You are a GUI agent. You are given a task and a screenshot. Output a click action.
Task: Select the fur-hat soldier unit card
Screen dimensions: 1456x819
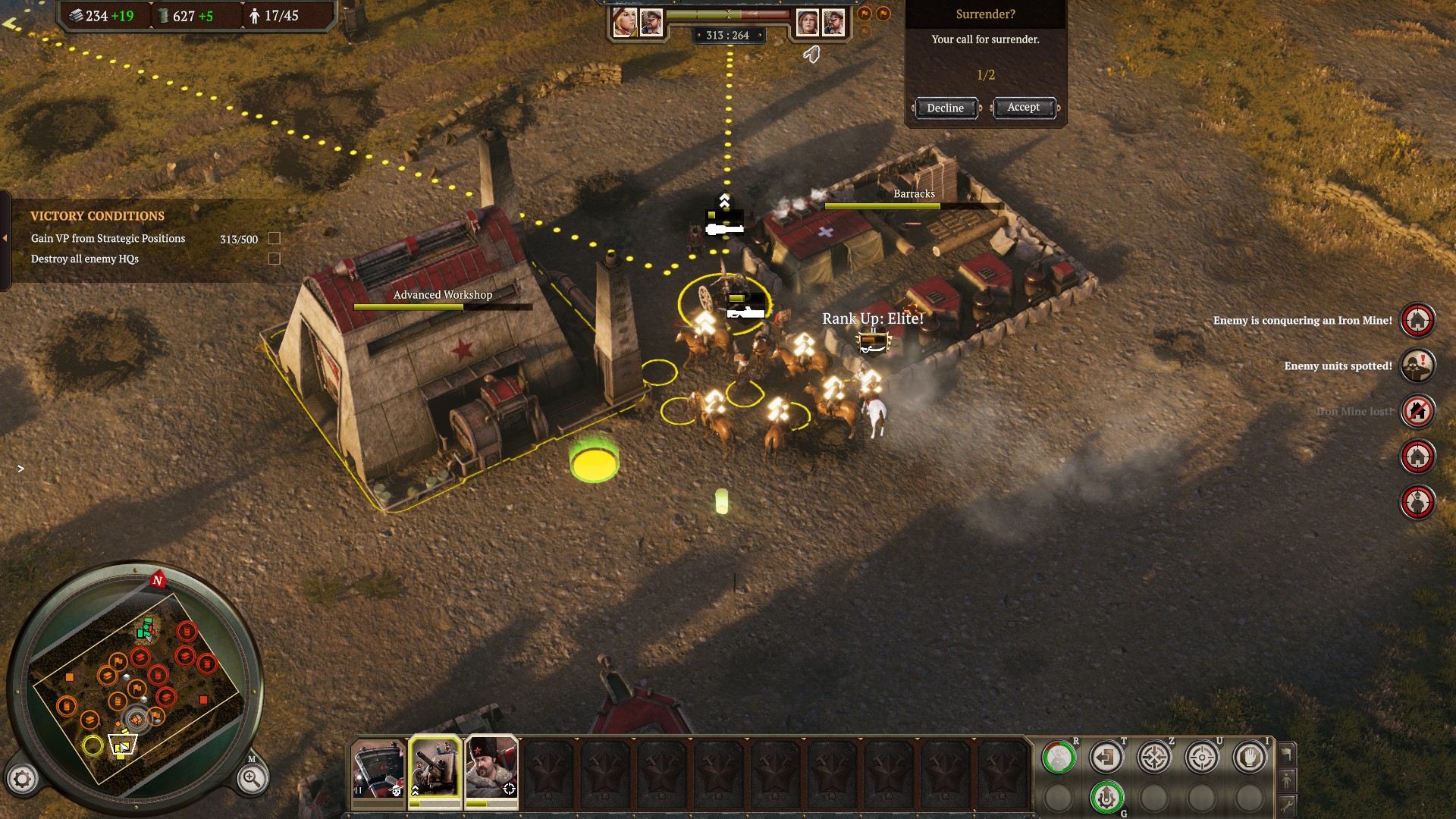(491, 769)
